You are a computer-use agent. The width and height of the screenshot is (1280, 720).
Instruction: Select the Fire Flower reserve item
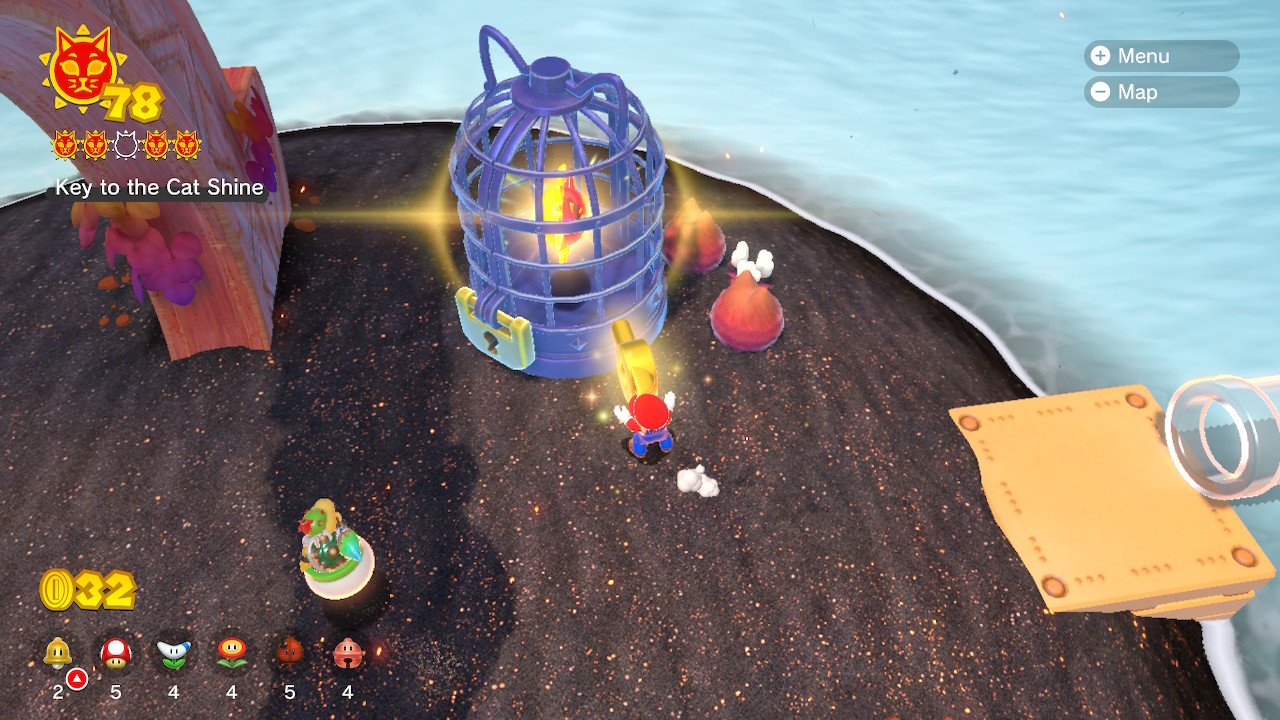pos(231,654)
